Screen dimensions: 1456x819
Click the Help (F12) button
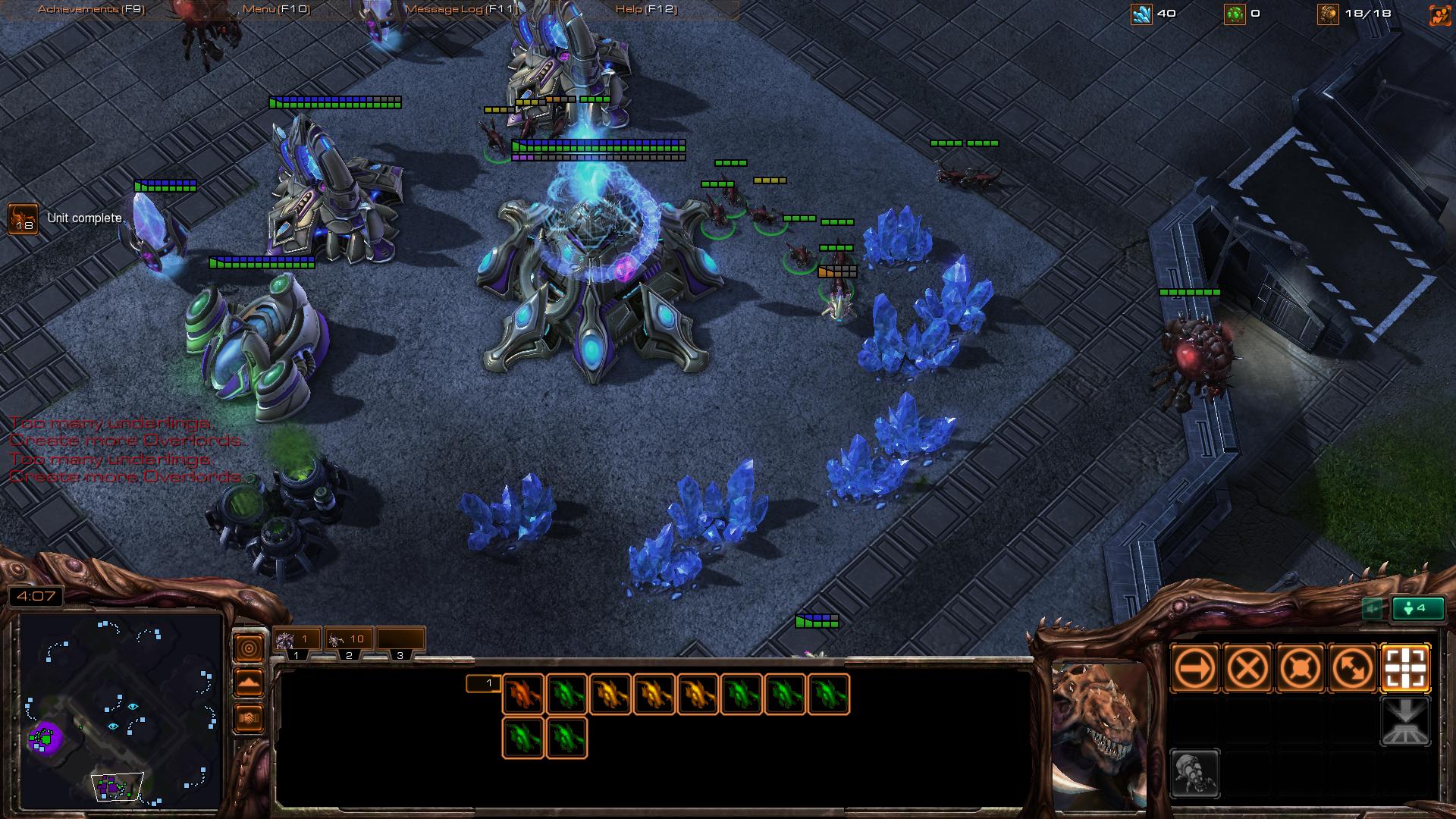(646, 11)
